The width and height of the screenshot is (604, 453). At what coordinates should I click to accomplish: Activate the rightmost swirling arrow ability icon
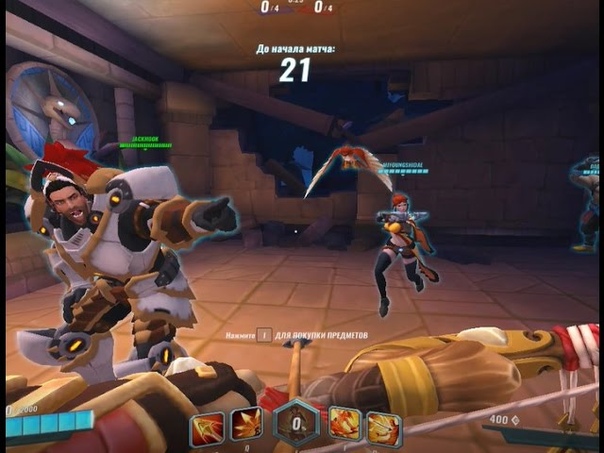tap(383, 428)
